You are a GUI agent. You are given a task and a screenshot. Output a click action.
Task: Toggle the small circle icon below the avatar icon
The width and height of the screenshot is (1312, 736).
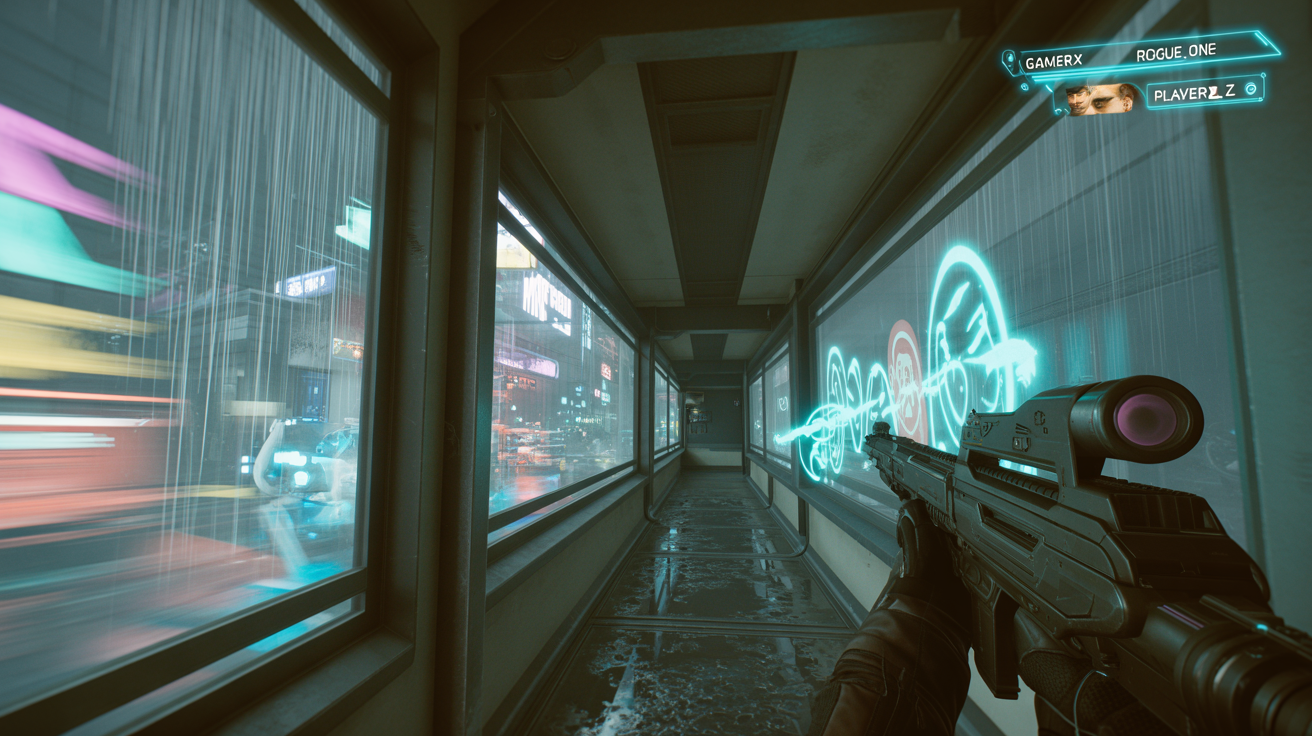click(x=1024, y=87)
